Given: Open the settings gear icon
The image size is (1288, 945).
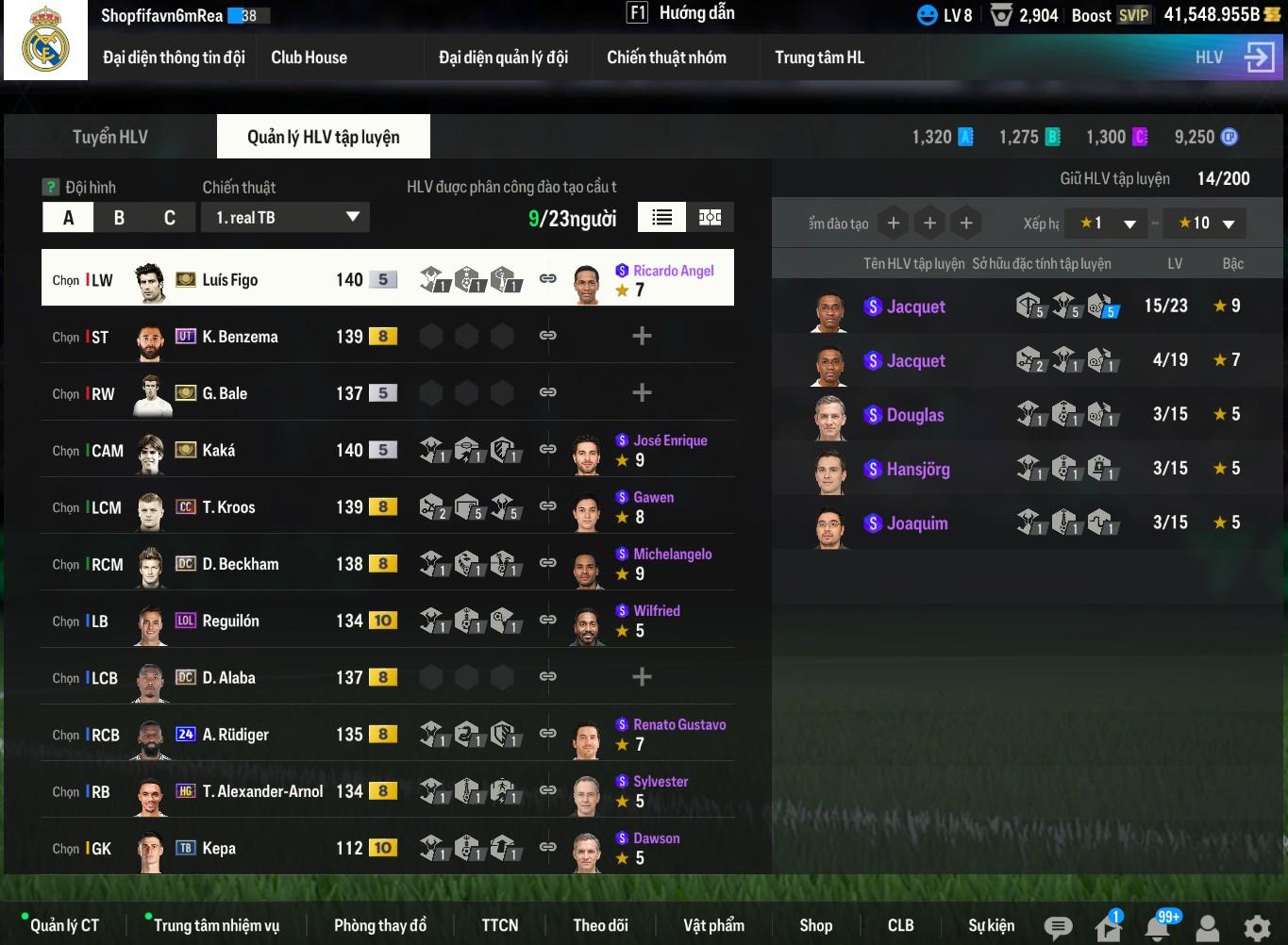Looking at the screenshot, I should coord(1257,927).
